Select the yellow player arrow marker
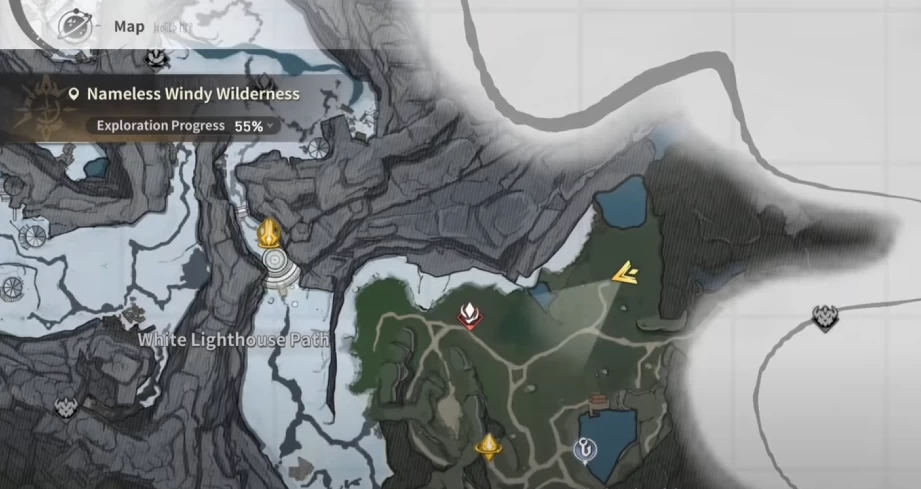The image size is (921, 489). pyautogui.click(x=627, y=272)
